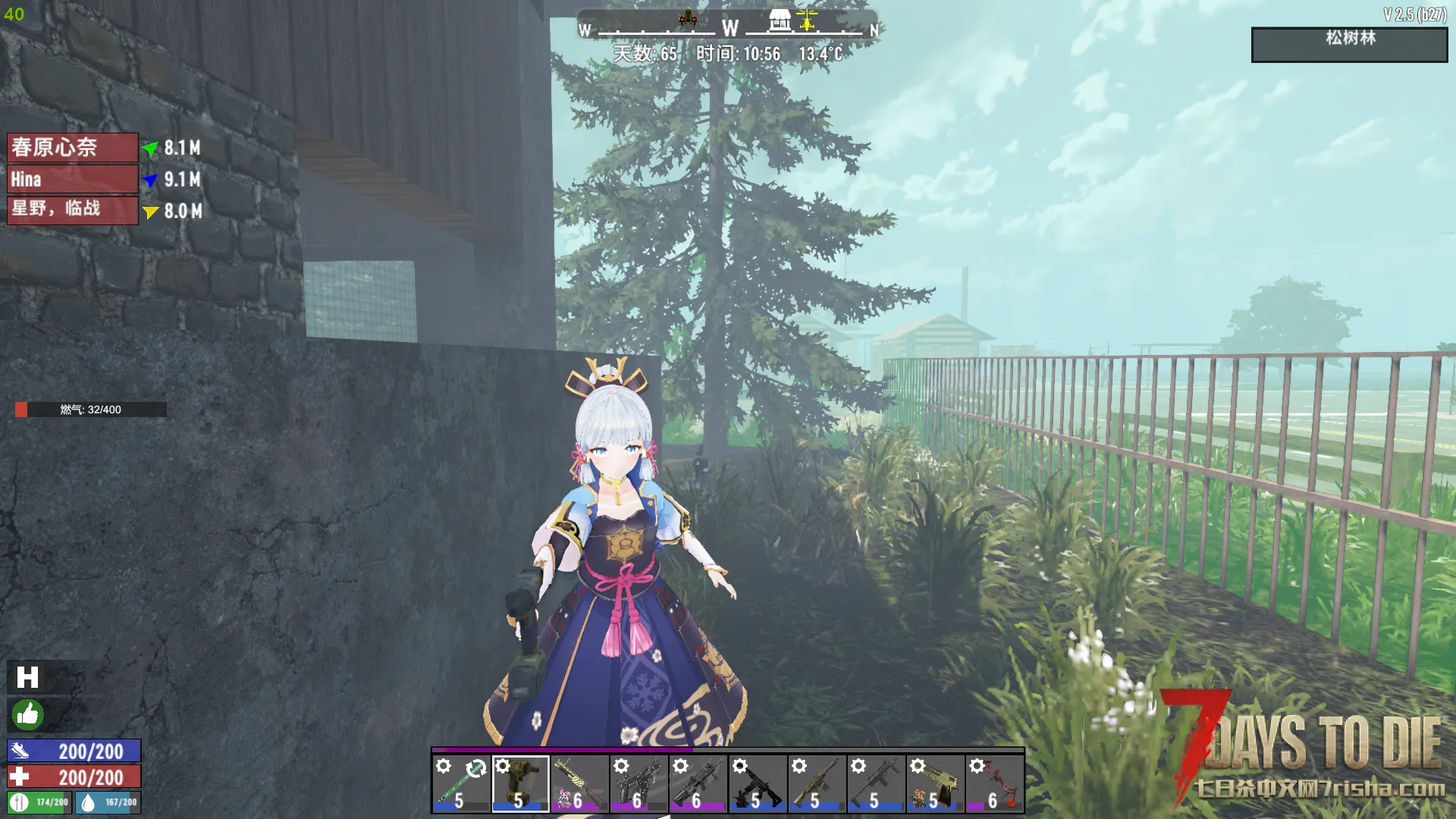Click the green thumbs-up buff icon
The image size is (1456, 819).
(x=28, y=714)
